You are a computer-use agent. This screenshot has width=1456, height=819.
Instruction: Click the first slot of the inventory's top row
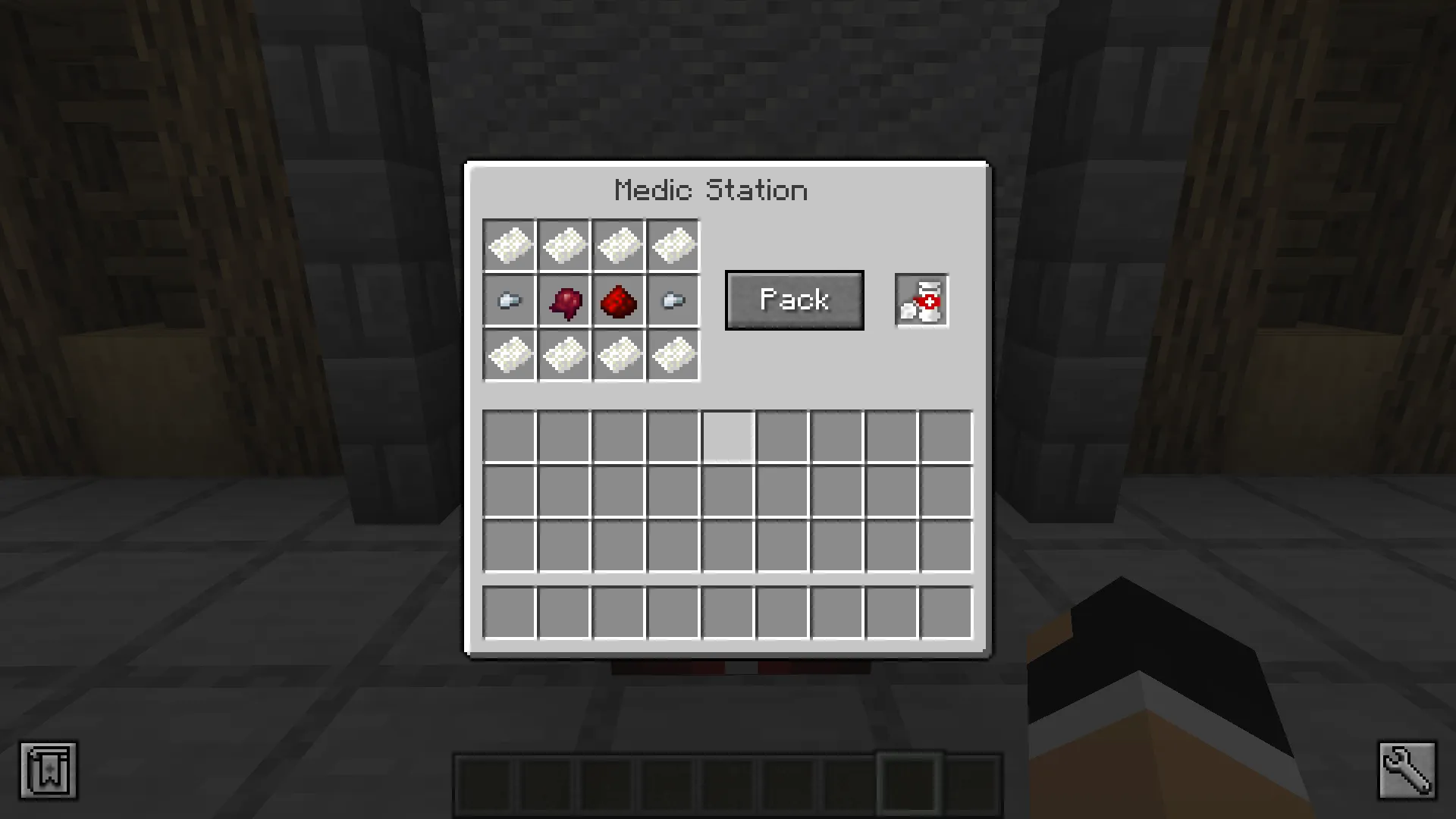(x=509, y=436)
